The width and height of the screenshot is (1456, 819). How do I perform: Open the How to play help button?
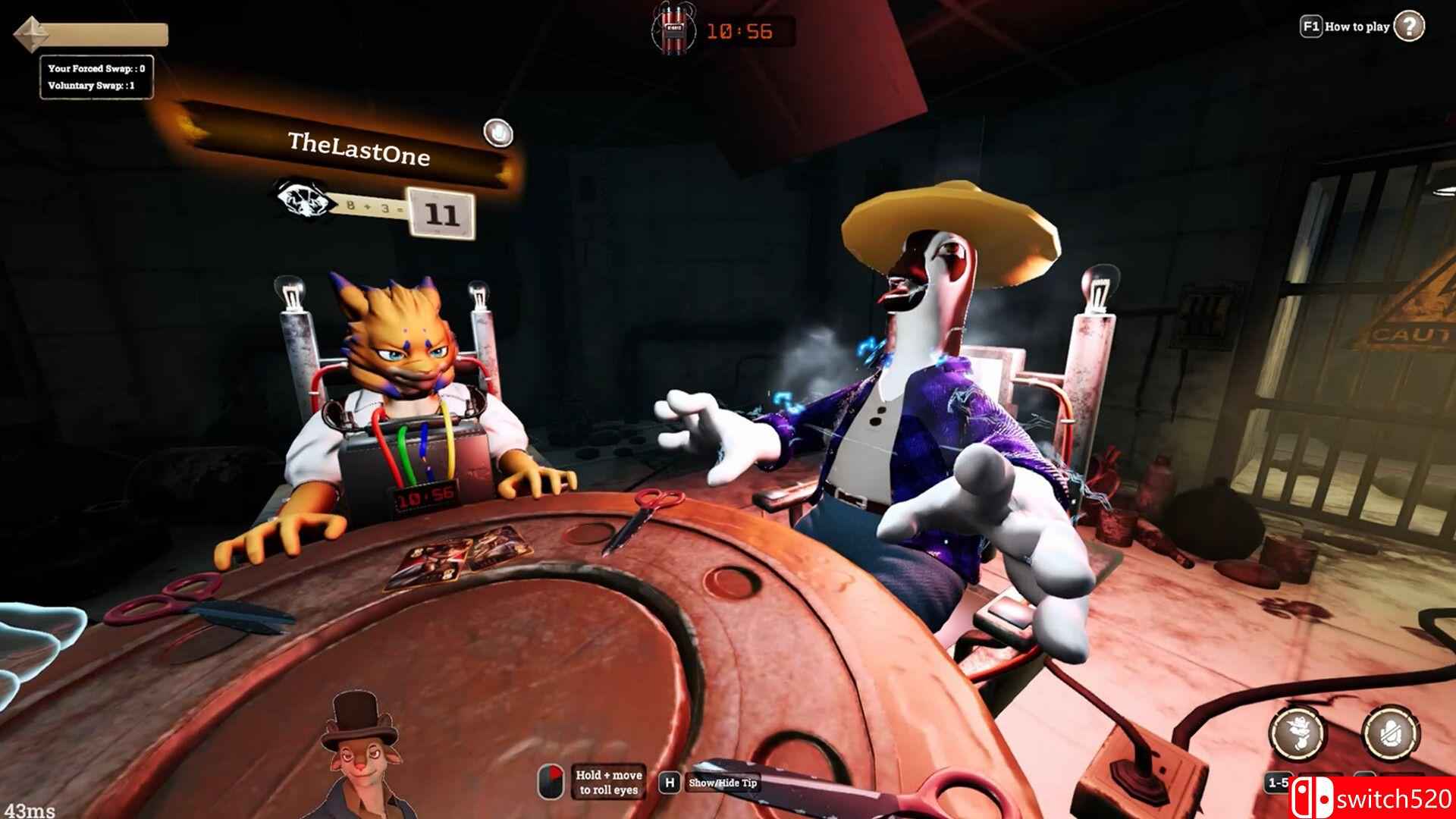[1408, 27]
